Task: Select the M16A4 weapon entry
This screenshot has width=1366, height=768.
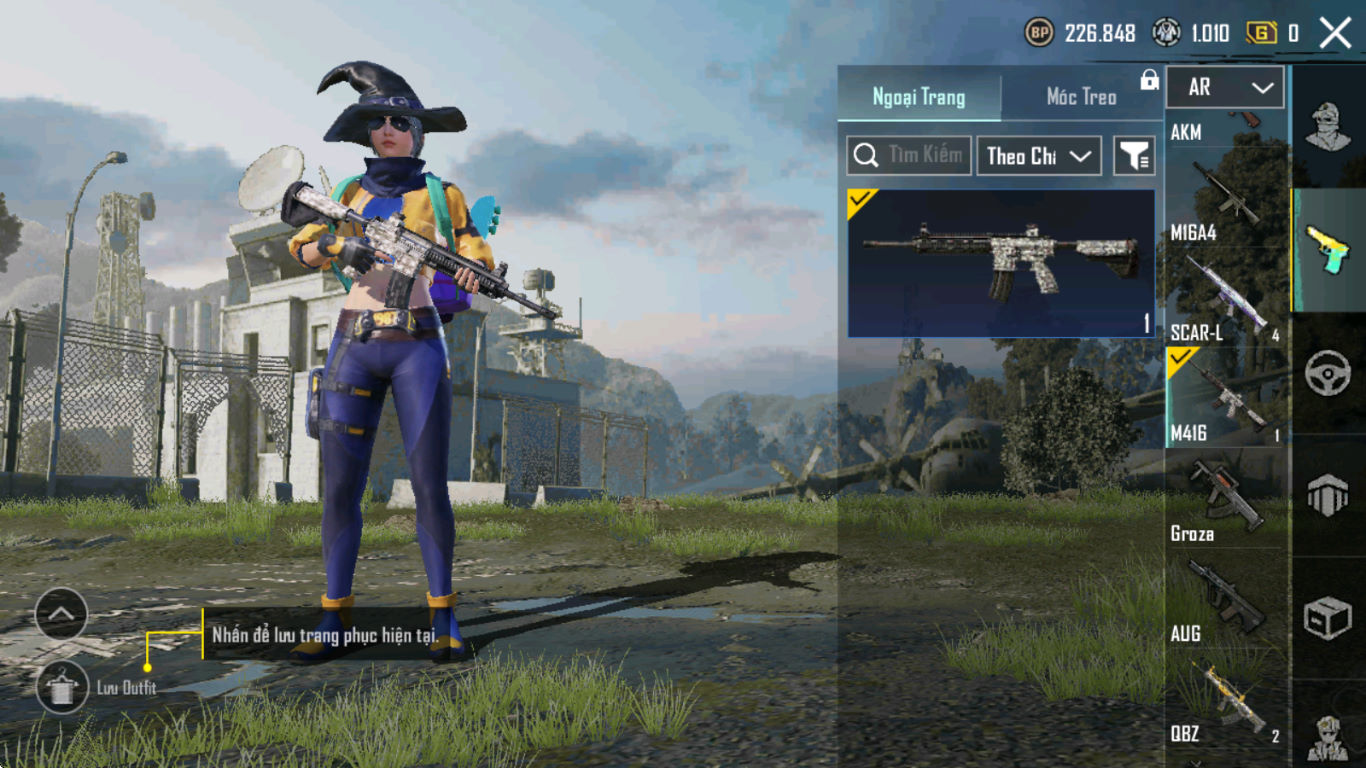Action: pos(1226,200)
